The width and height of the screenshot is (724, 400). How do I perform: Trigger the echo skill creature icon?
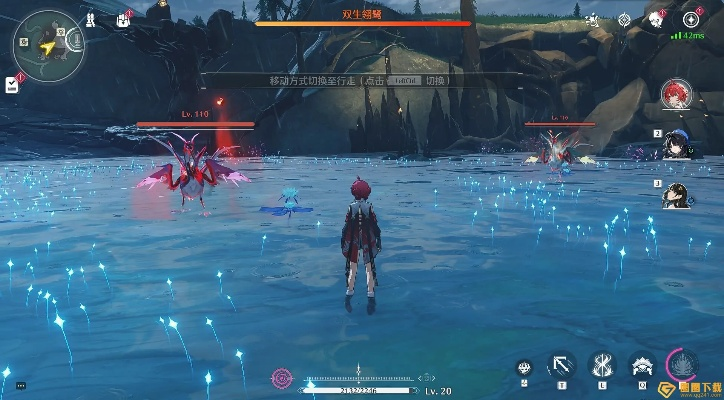(641, 366)
